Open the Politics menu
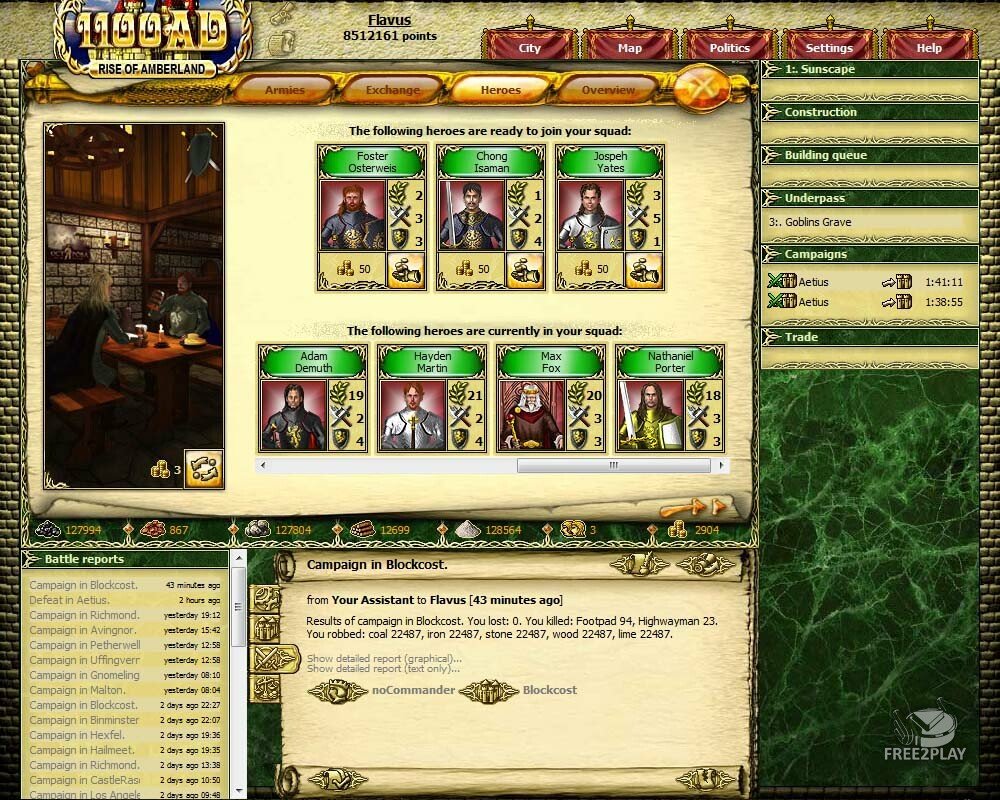1000x800 pixels. coord(729,48)
